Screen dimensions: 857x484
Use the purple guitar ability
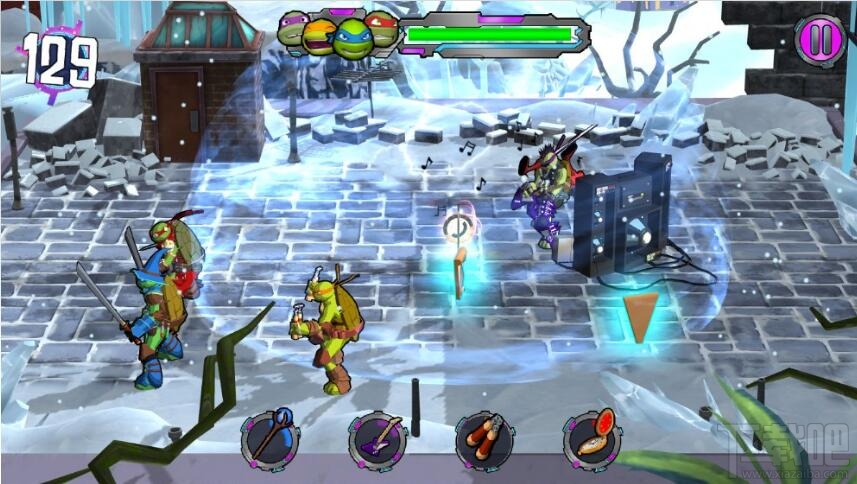coord(377,439)
